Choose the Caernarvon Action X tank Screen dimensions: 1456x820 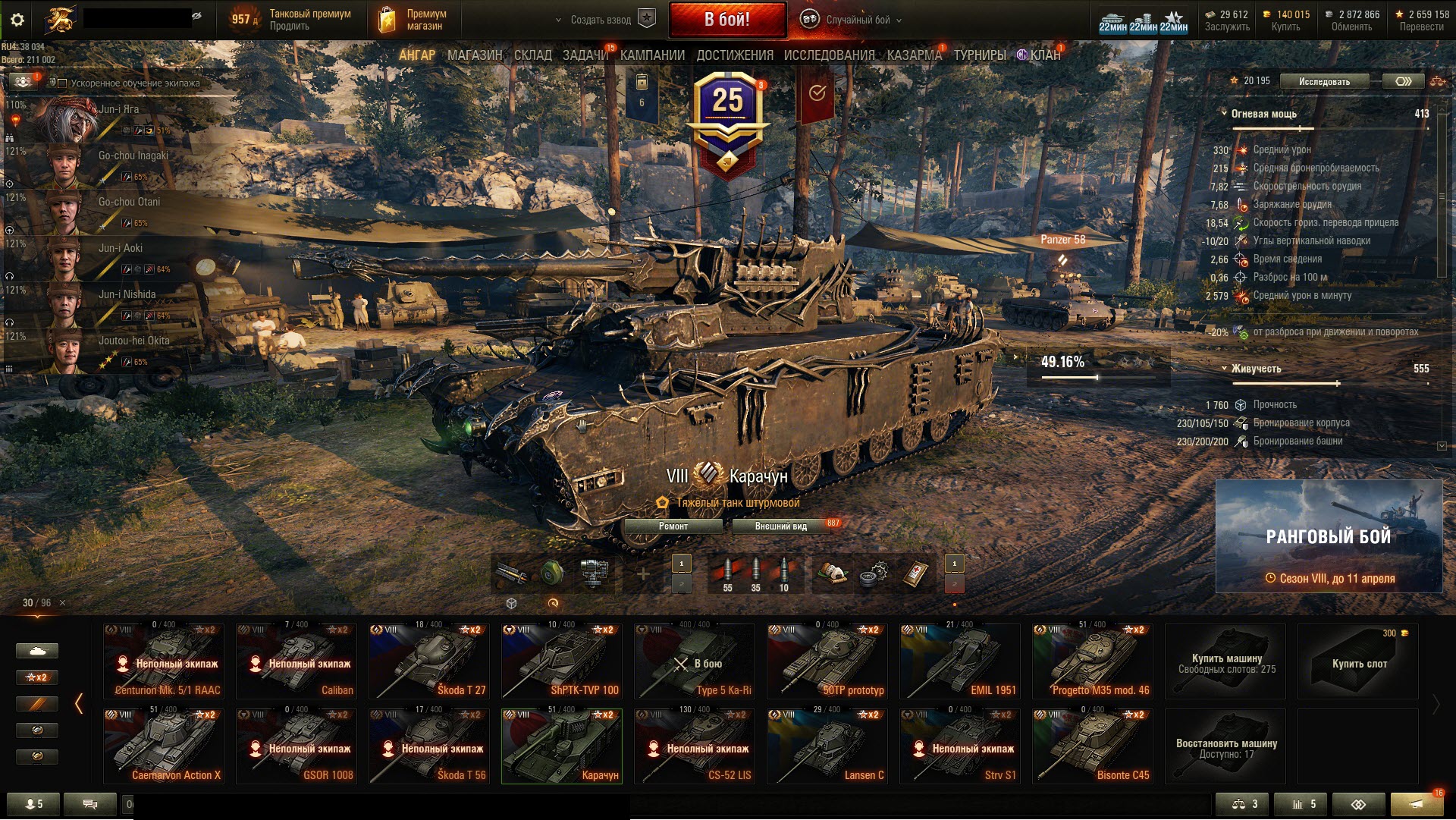tap(164, 746)
